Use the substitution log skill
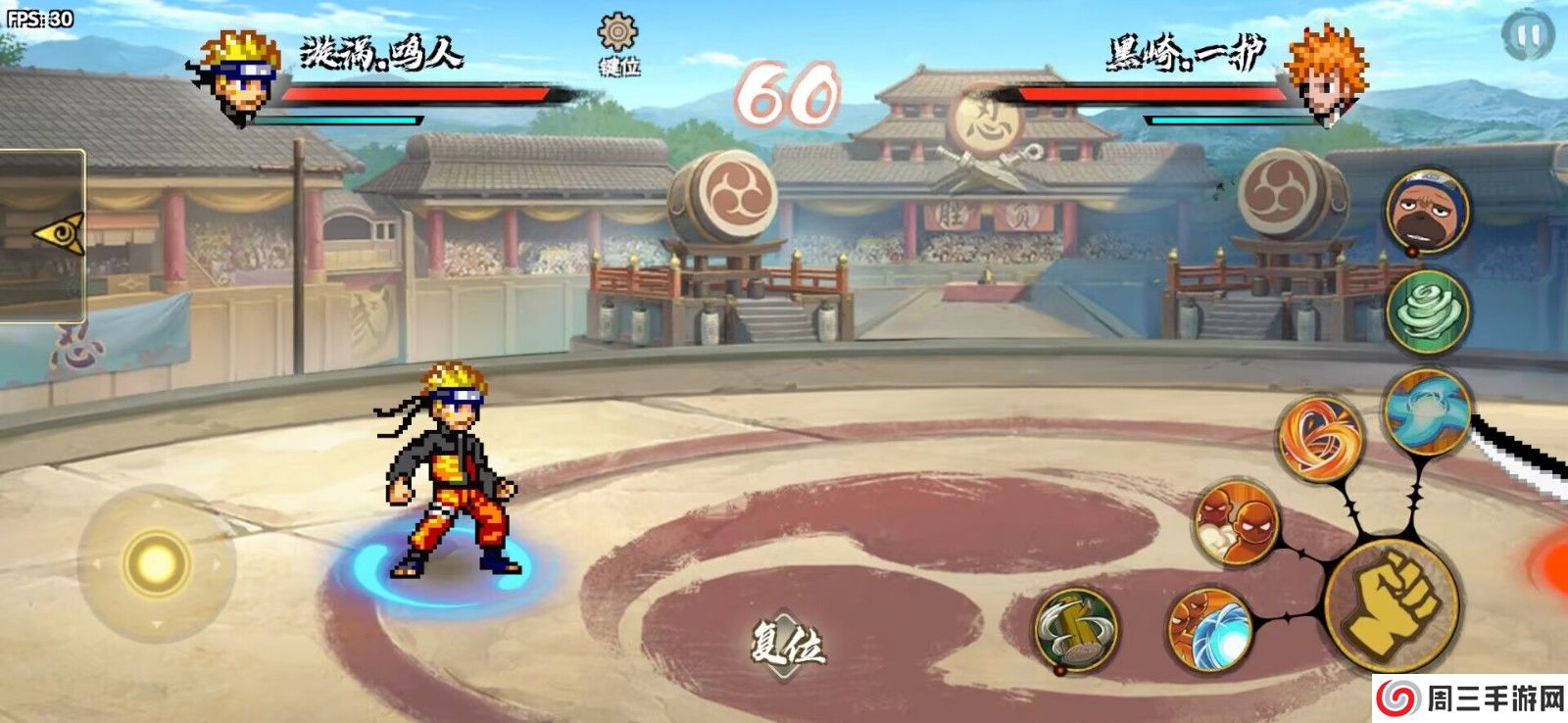Image resolution: width=1568 pixels, height=723 pixels. click(x=1076, y=629)
